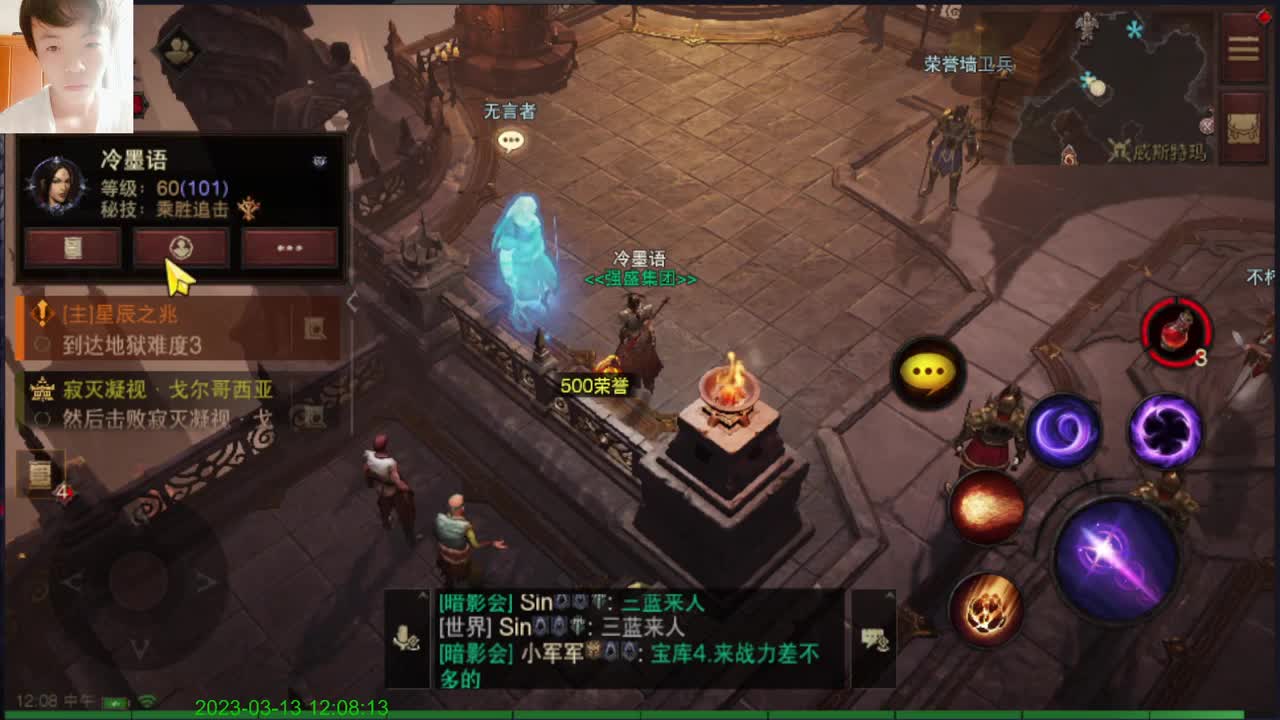This screenshot has height=720, width=1280.
Task: Toggle the voice microphone in the chat panel
Action: click(x=406, y=636)
